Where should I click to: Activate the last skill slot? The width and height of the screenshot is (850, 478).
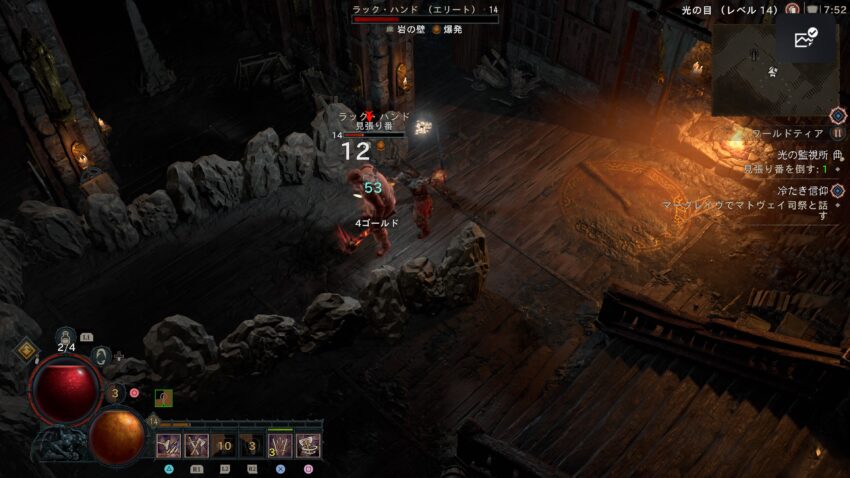tap(308, 446)
